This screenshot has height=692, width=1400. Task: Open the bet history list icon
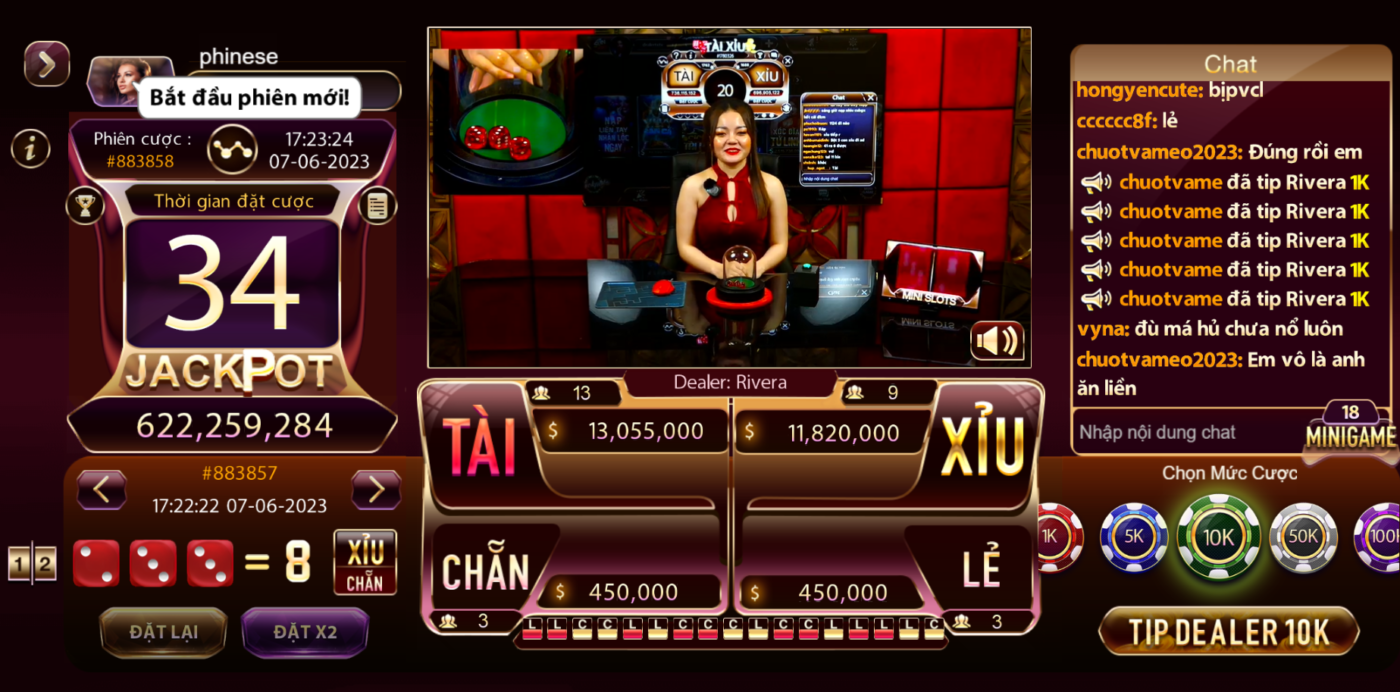(377, 206)
